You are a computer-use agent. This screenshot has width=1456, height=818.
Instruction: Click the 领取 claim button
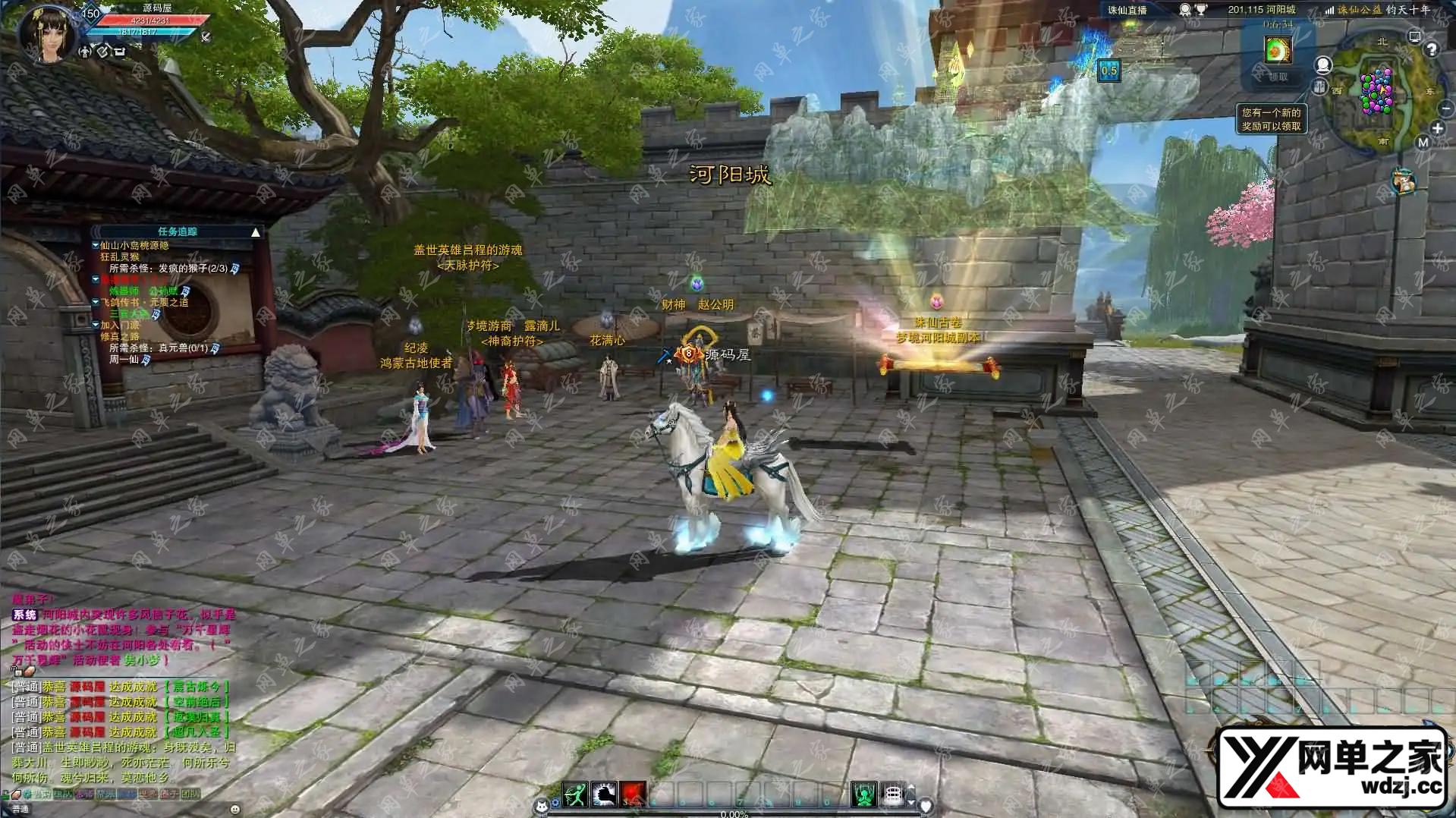point(1278,77)
